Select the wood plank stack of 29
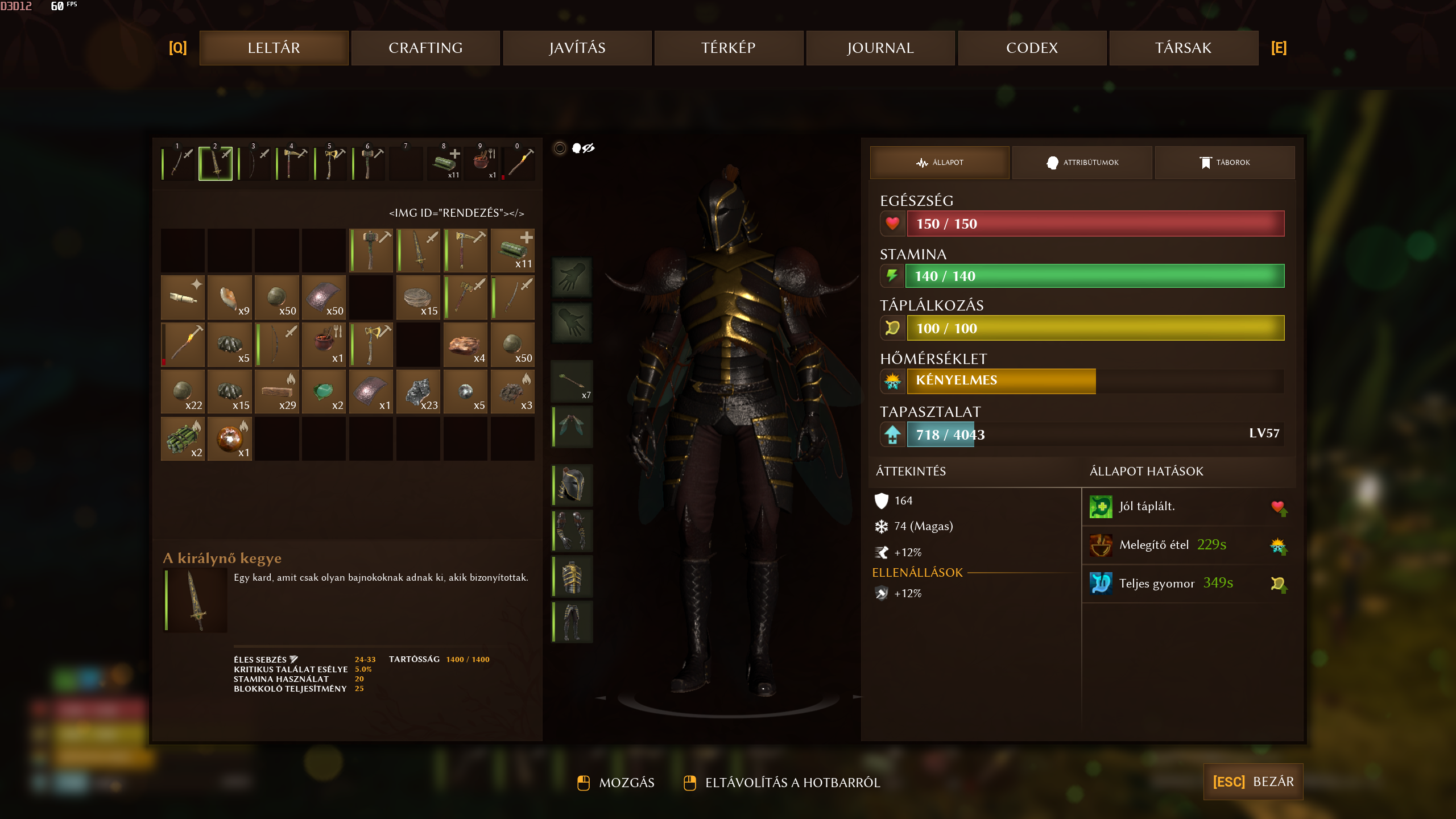The image size is (1456, 819). coord(277,392)
